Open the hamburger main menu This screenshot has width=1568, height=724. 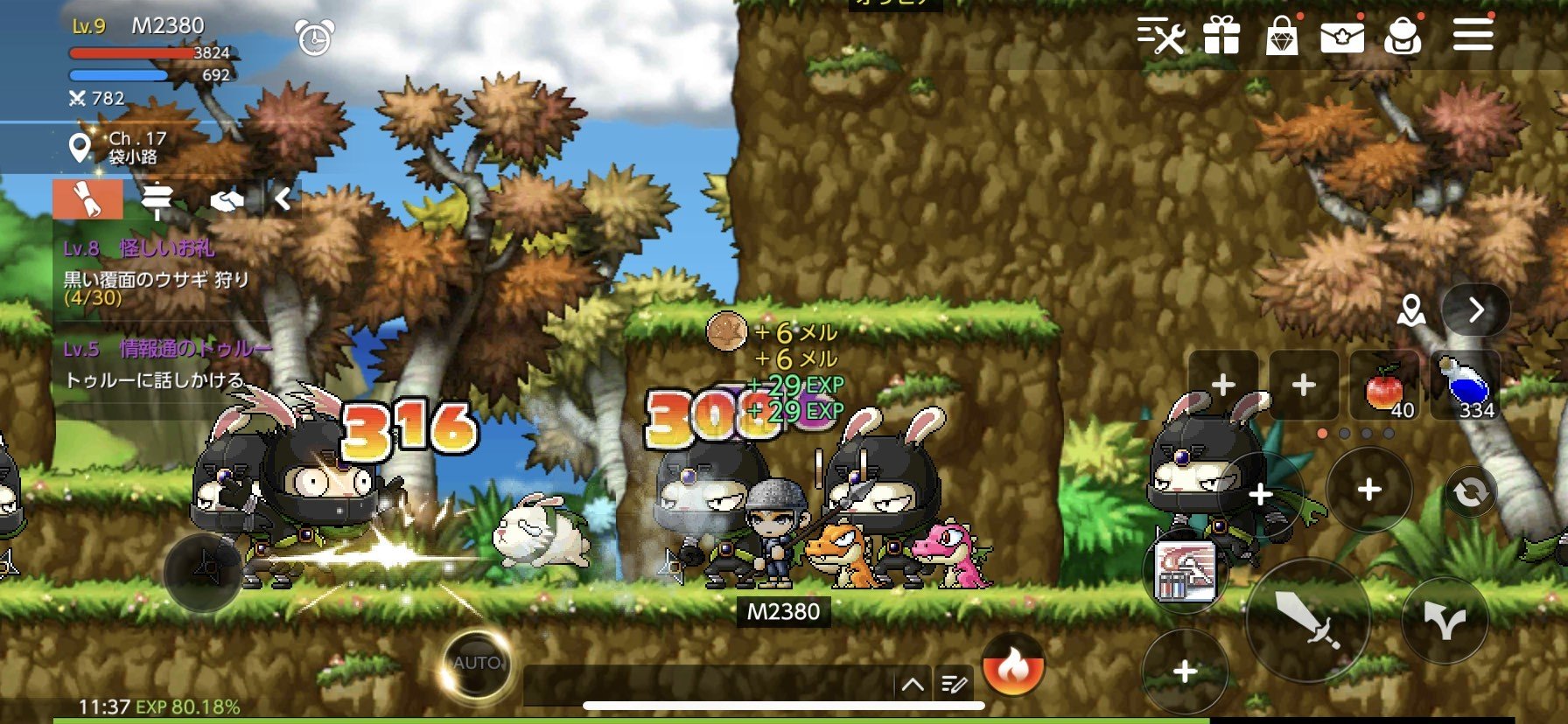coord(1473,37)
